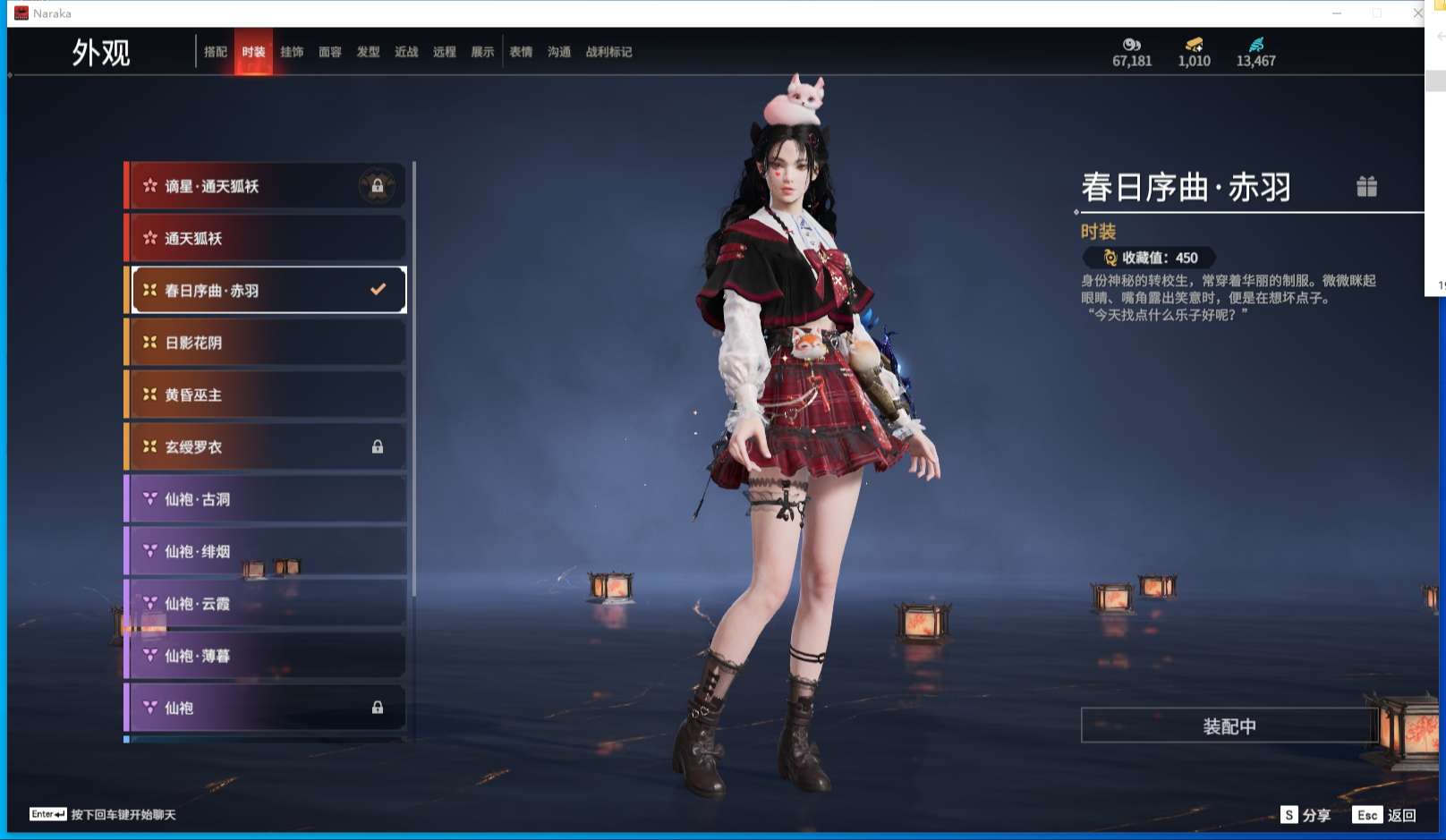Select the 面容 face tab
This screenshot has height=840, width=1446.
point(330,52)
